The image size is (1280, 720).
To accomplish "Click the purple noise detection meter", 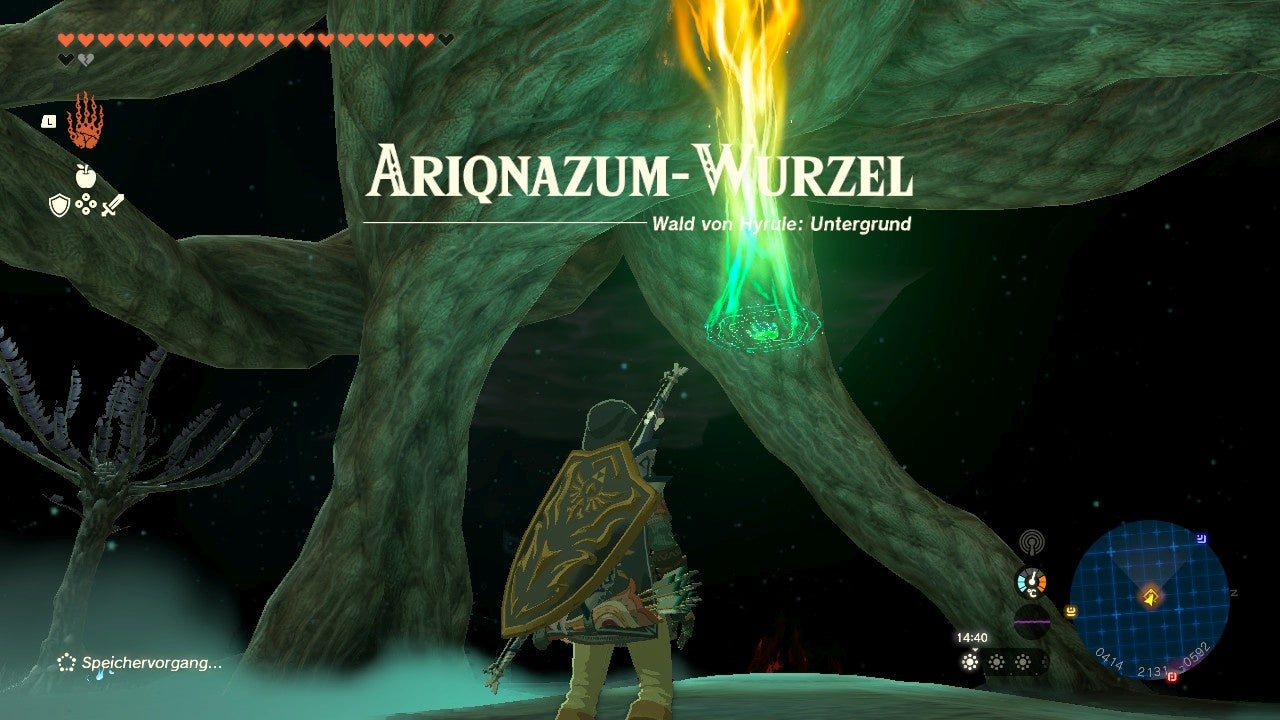I will 1032,623.
